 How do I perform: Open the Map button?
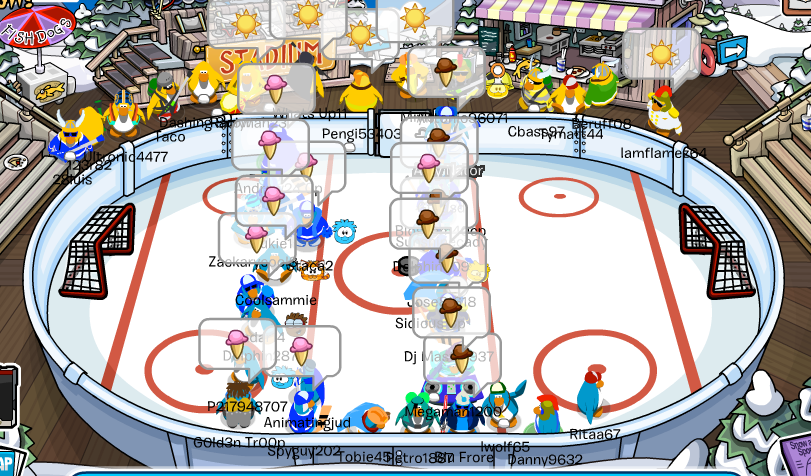(6, 463)
